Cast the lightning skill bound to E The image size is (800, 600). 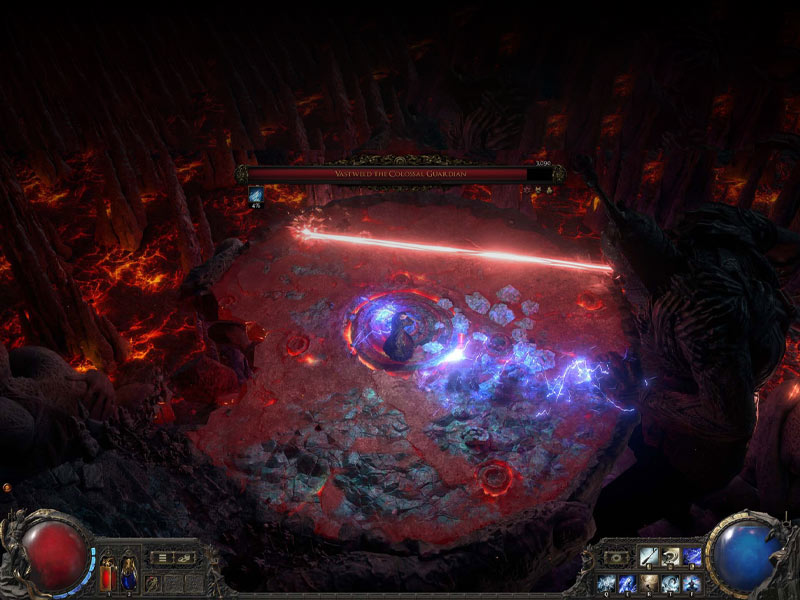point(626,583)
